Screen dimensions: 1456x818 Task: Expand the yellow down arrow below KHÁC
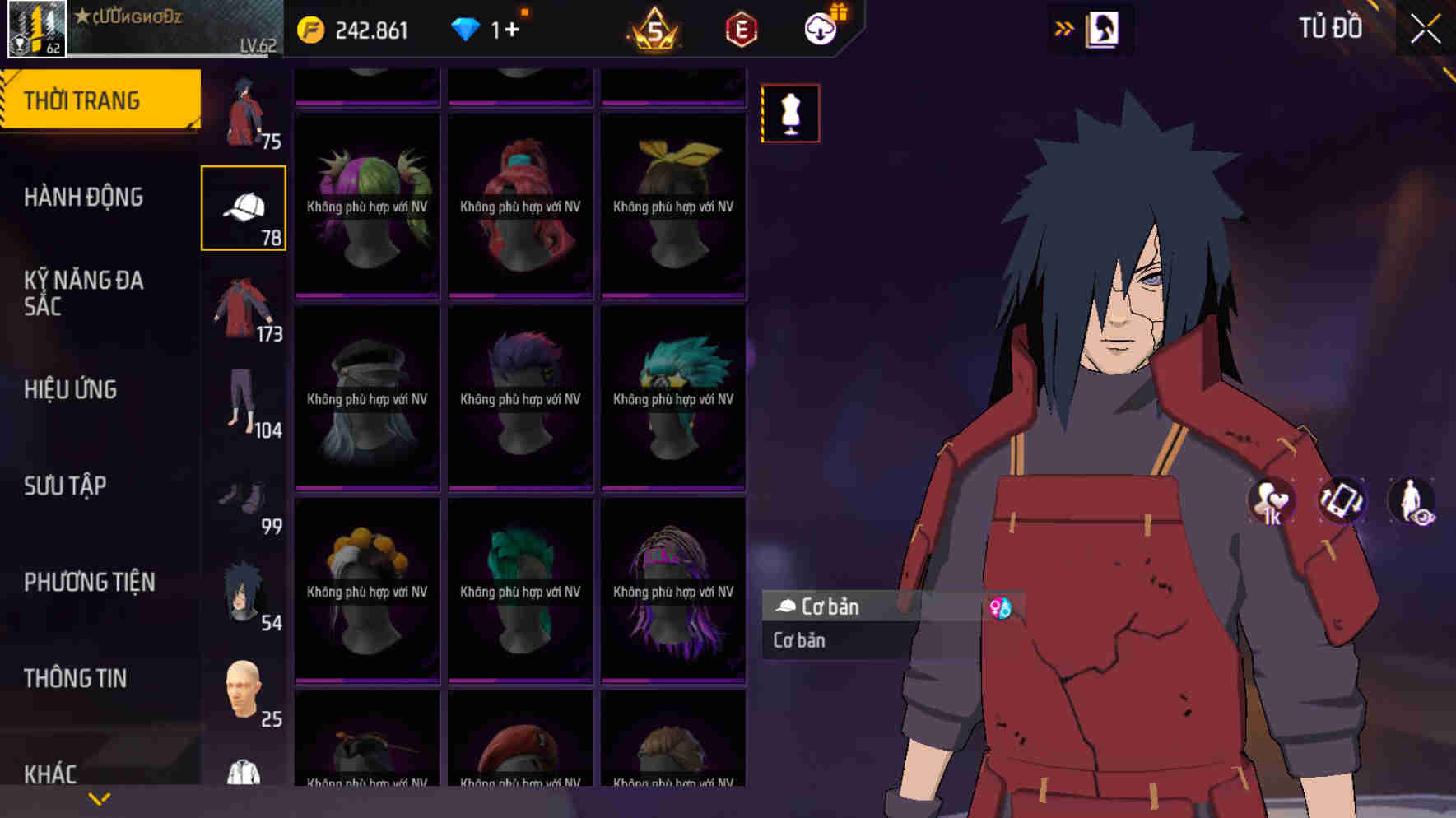[99, 798]
